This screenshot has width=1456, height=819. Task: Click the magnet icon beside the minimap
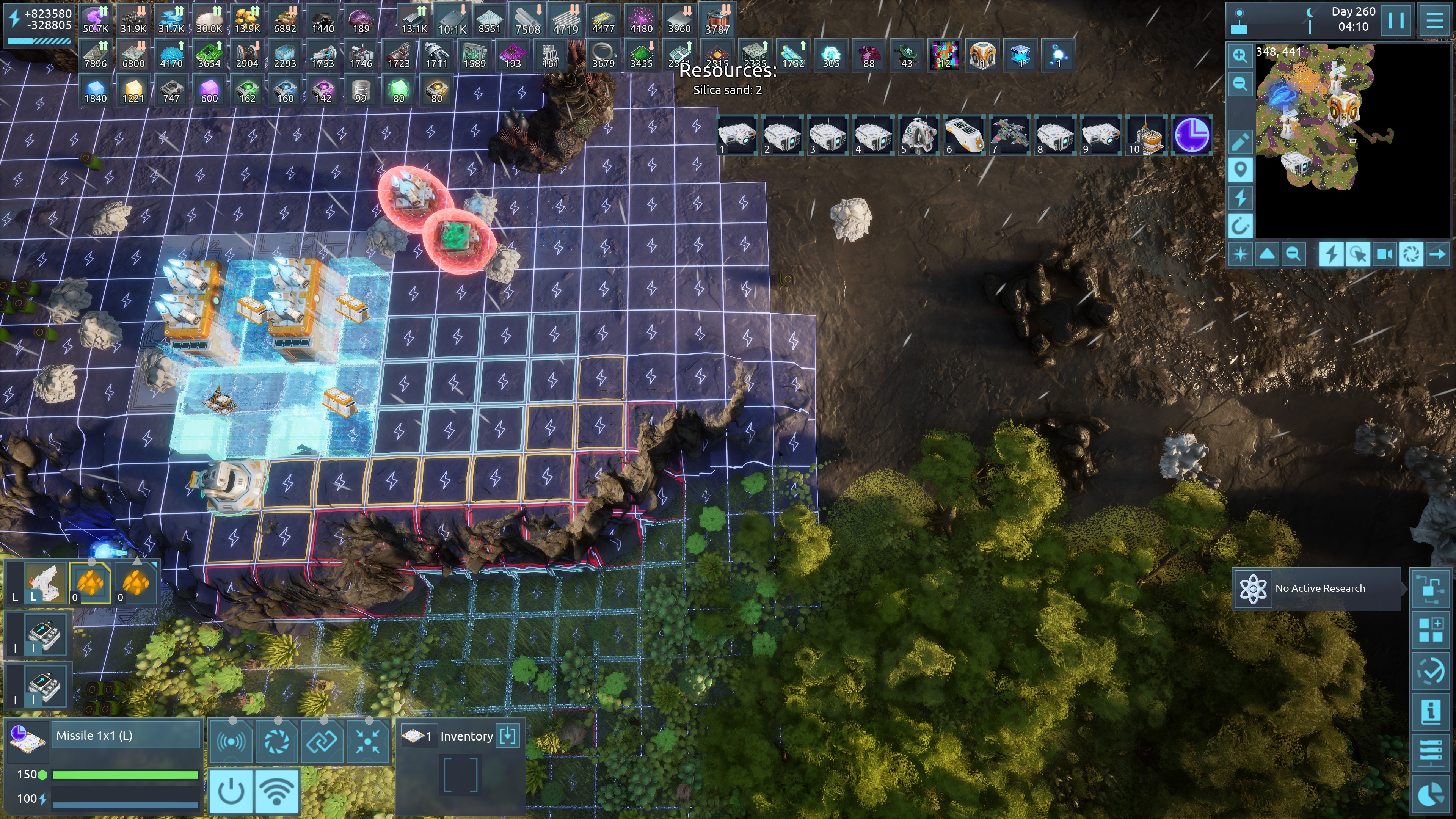point(1240,227)
